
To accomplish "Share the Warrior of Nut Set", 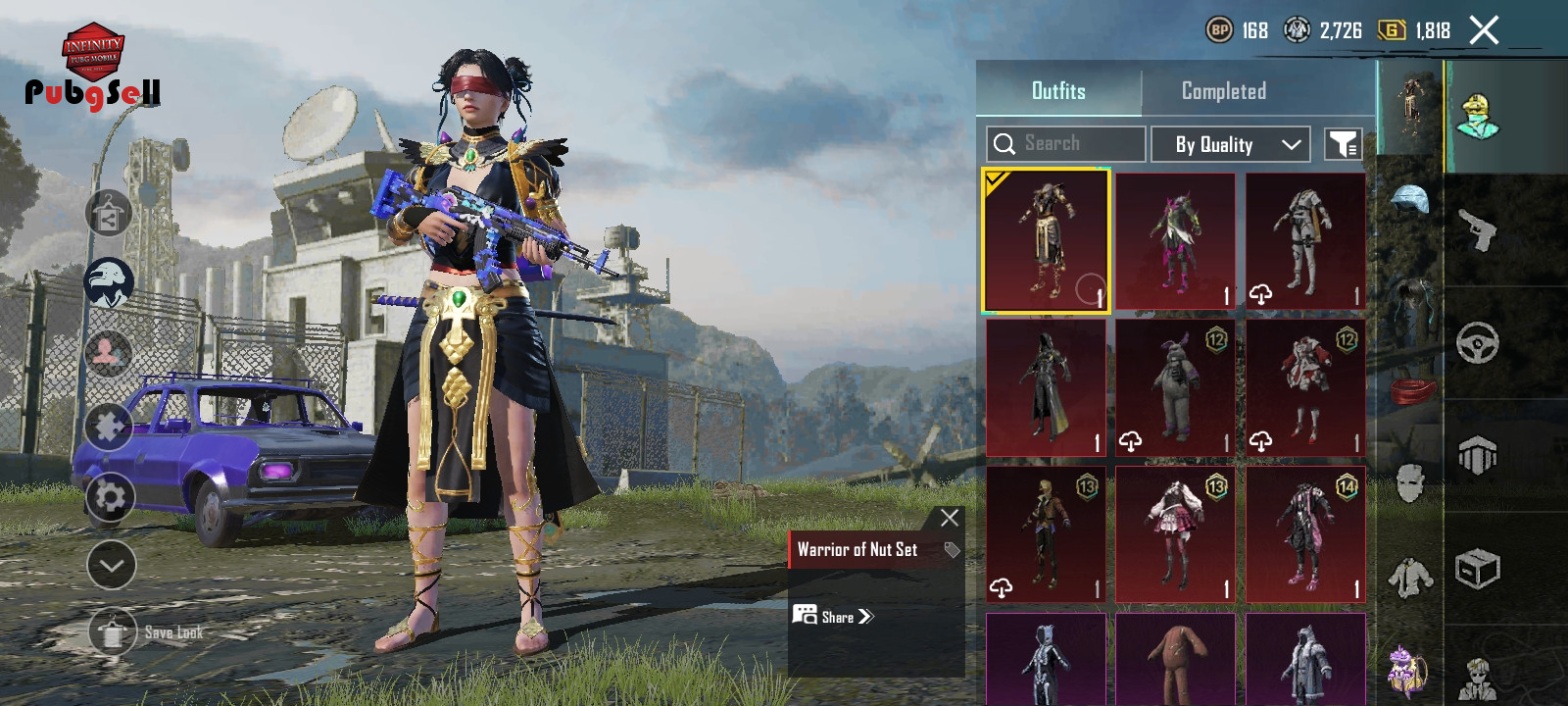I will (x=833, y=616).
